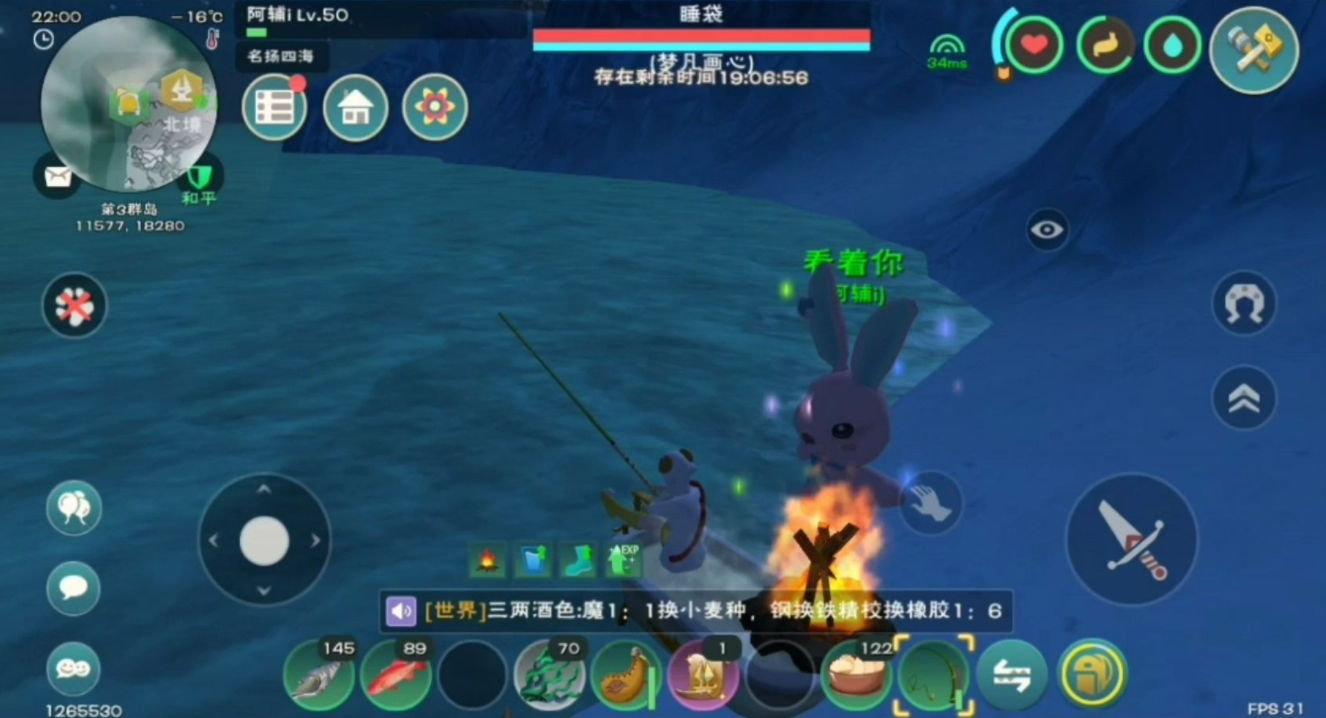The width and height of the screenshot is (1326, 718).
Task: Open the circular minimap
Action: [127, 105]
